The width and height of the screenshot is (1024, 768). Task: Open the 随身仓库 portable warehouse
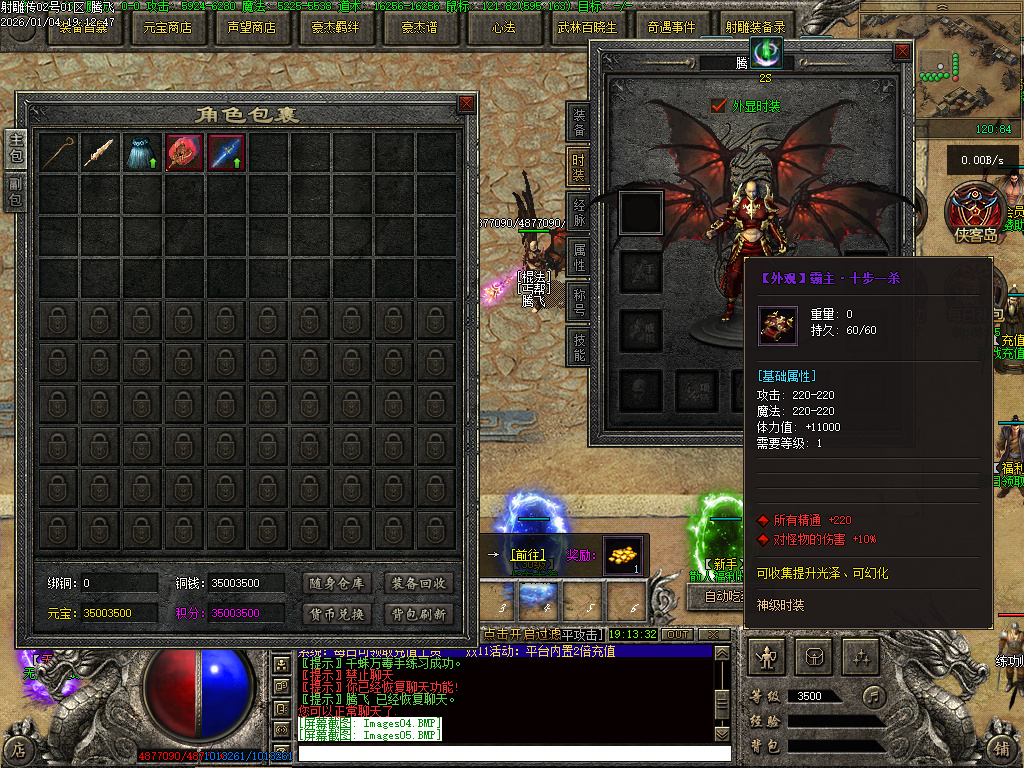336,583
